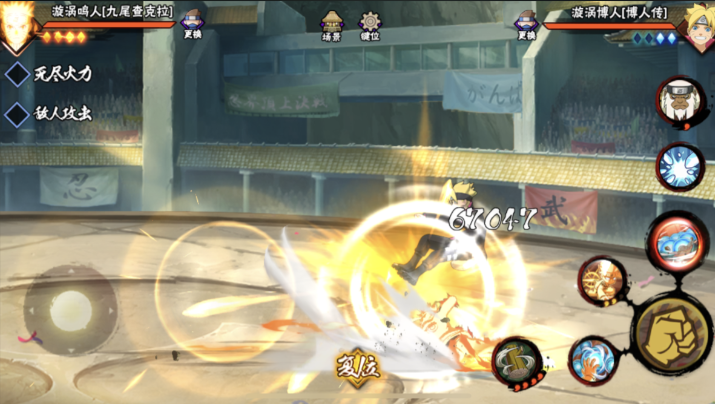Use the red-ringed blue ultimate skill

click(677, 241)
